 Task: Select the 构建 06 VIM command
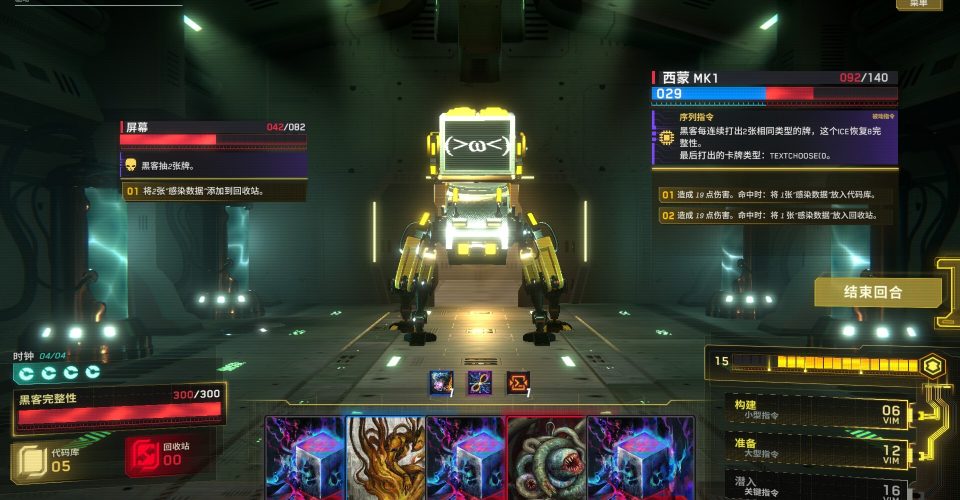815,411
